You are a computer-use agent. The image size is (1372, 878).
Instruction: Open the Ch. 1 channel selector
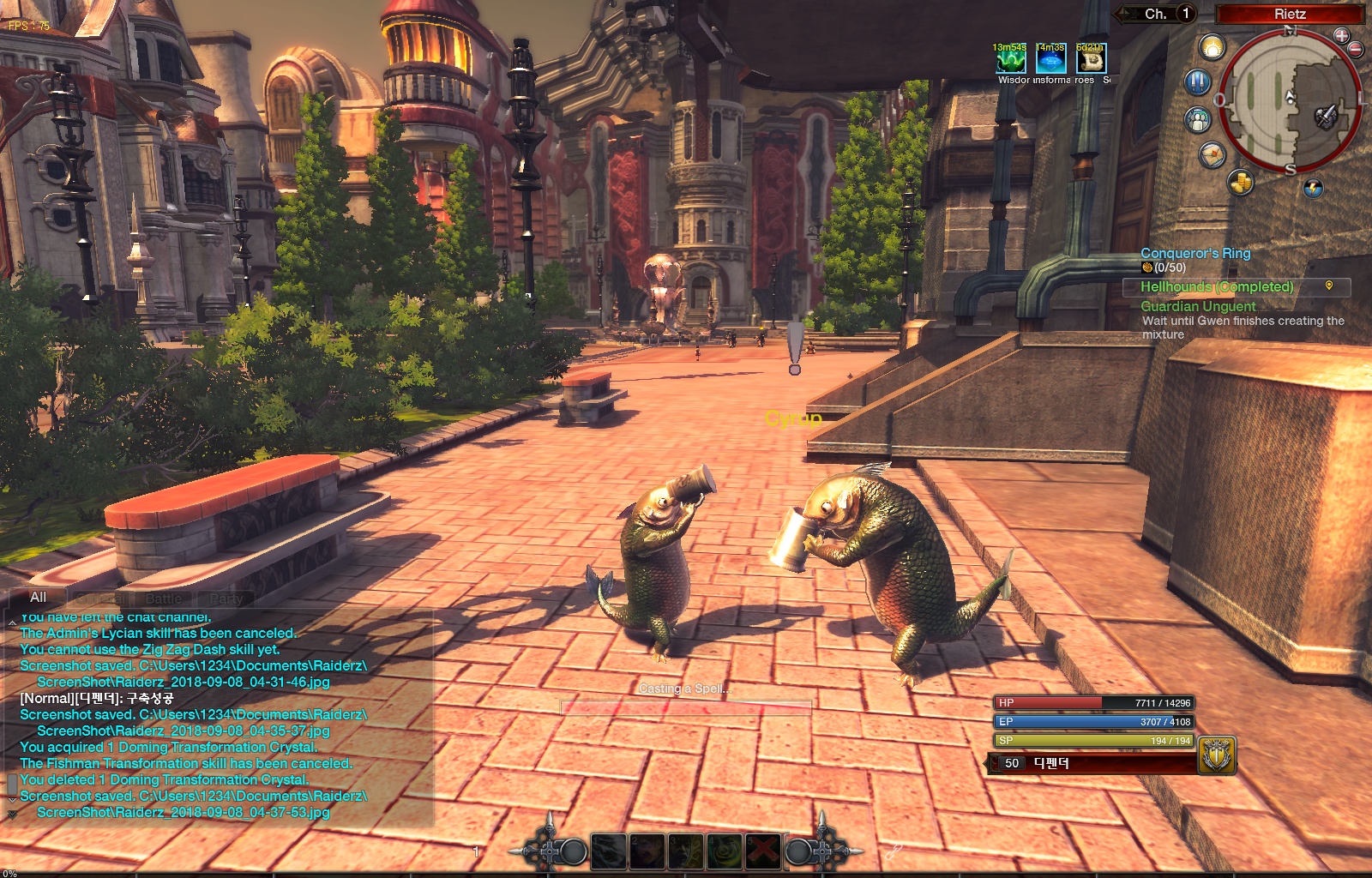click(x=1159, y=14)
